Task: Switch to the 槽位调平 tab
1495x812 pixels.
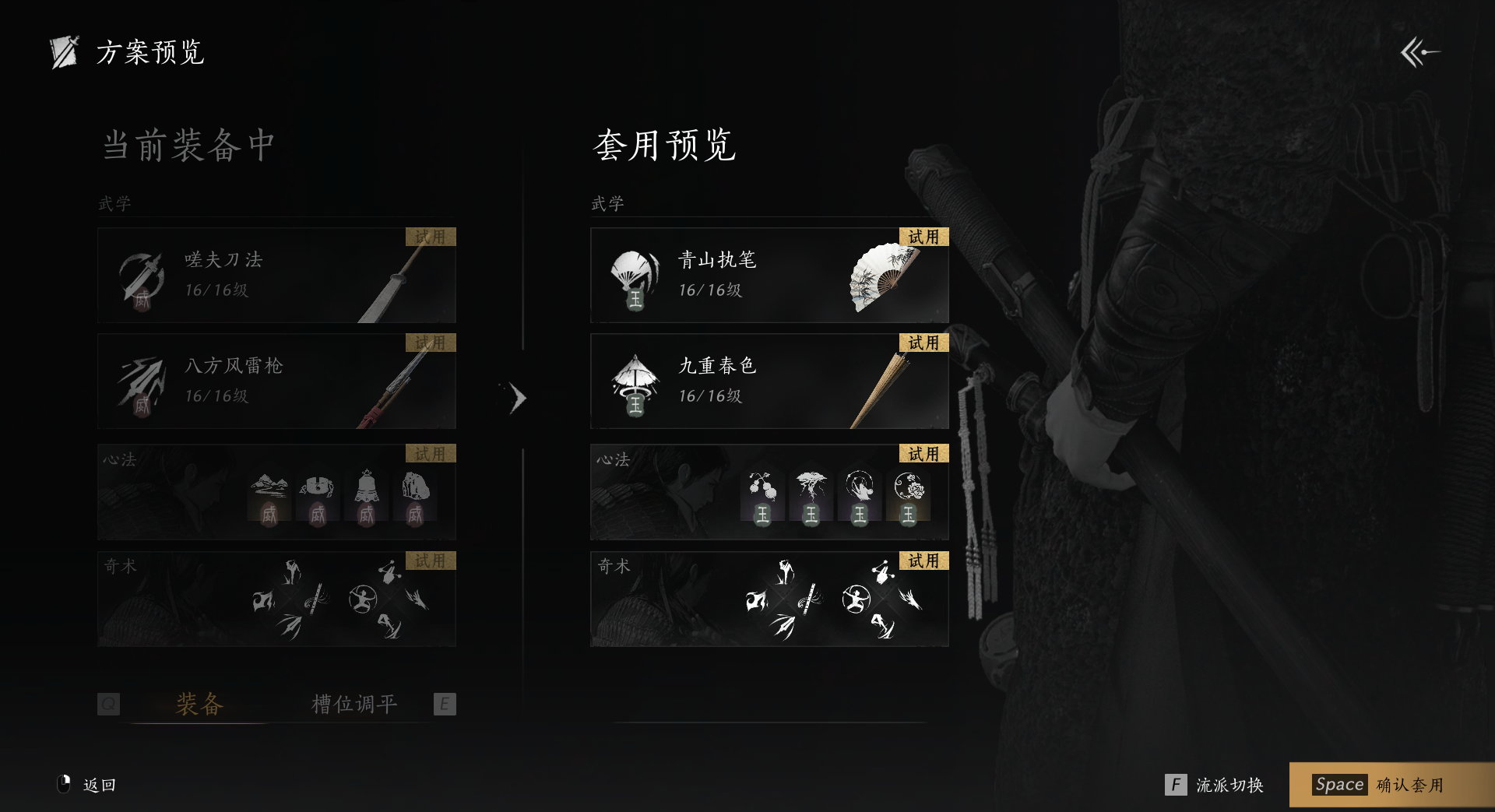Action: [x=354, y=704]
